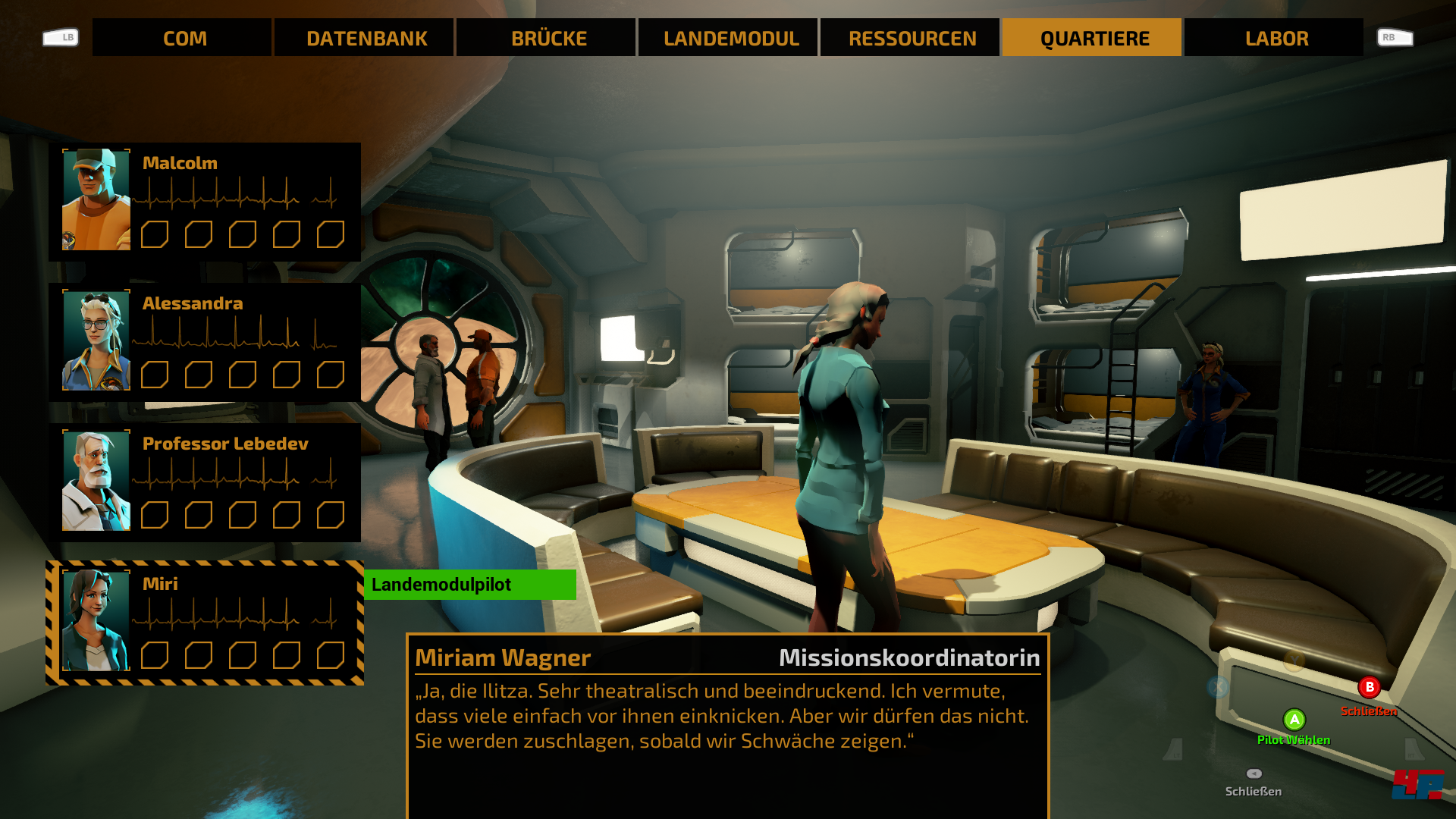Select Alessandra's crew portrait

click(x=97, y=340)
